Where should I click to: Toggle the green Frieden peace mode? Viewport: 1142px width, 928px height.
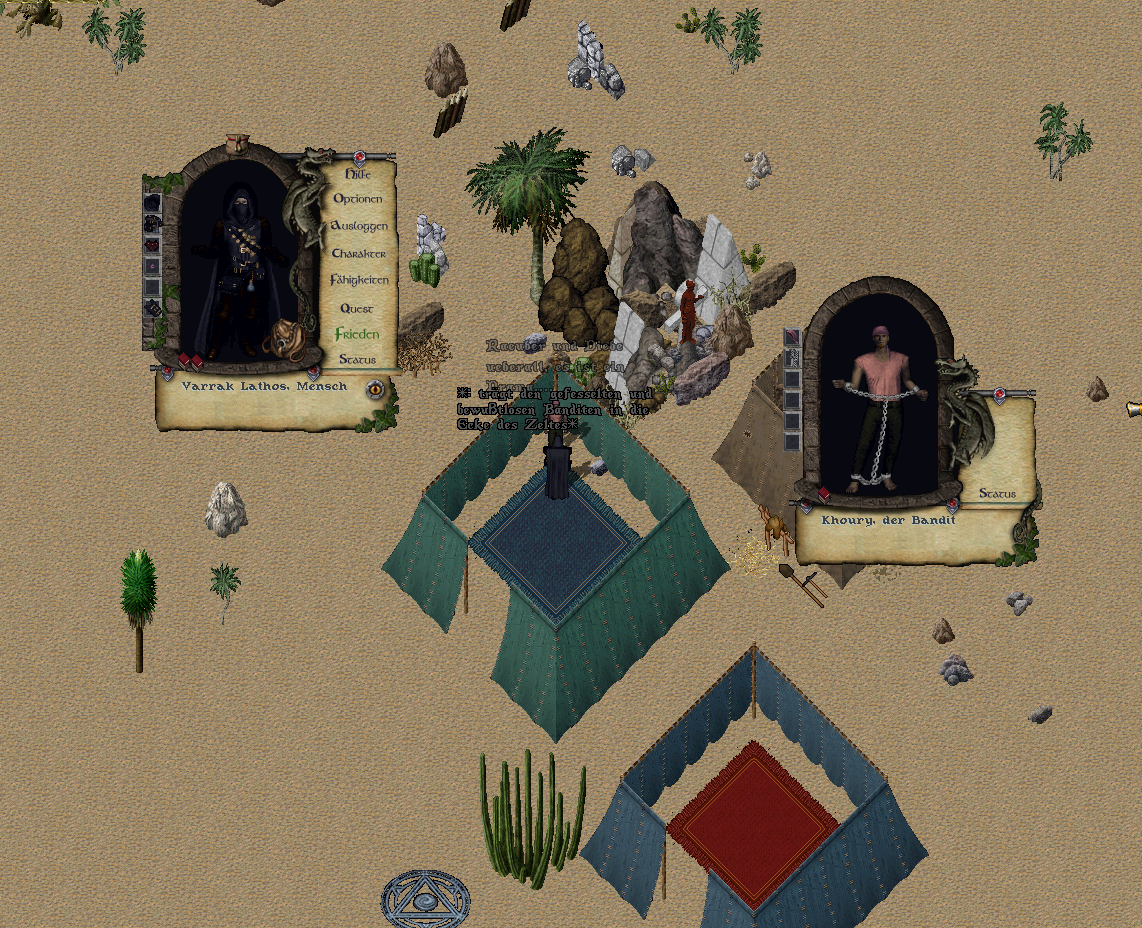pyautogui.click(x=357, y=334)
